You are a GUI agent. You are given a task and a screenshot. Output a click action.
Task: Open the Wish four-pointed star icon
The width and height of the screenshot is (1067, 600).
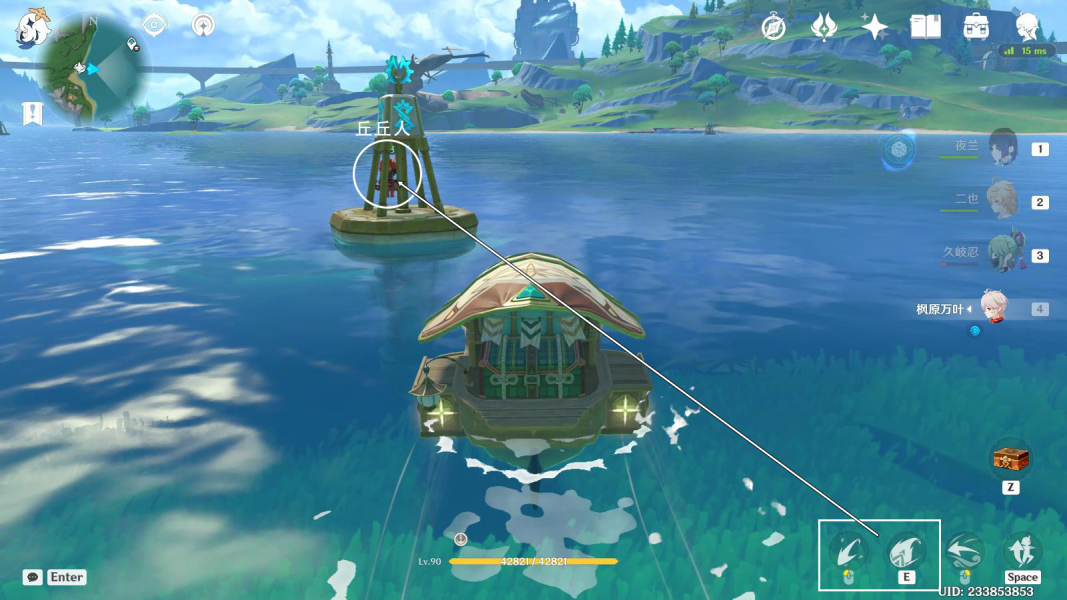[874, 27]
